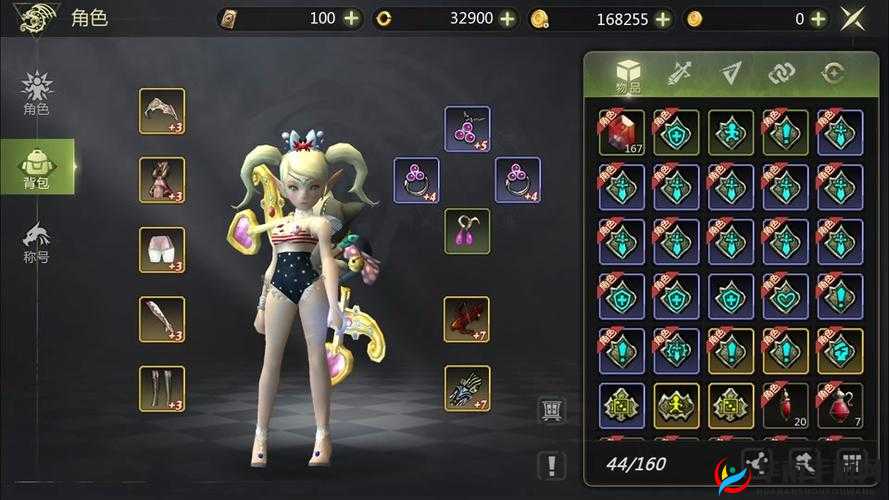Close the character screen with the X
The image size is (889, 500).
(853, 18)
